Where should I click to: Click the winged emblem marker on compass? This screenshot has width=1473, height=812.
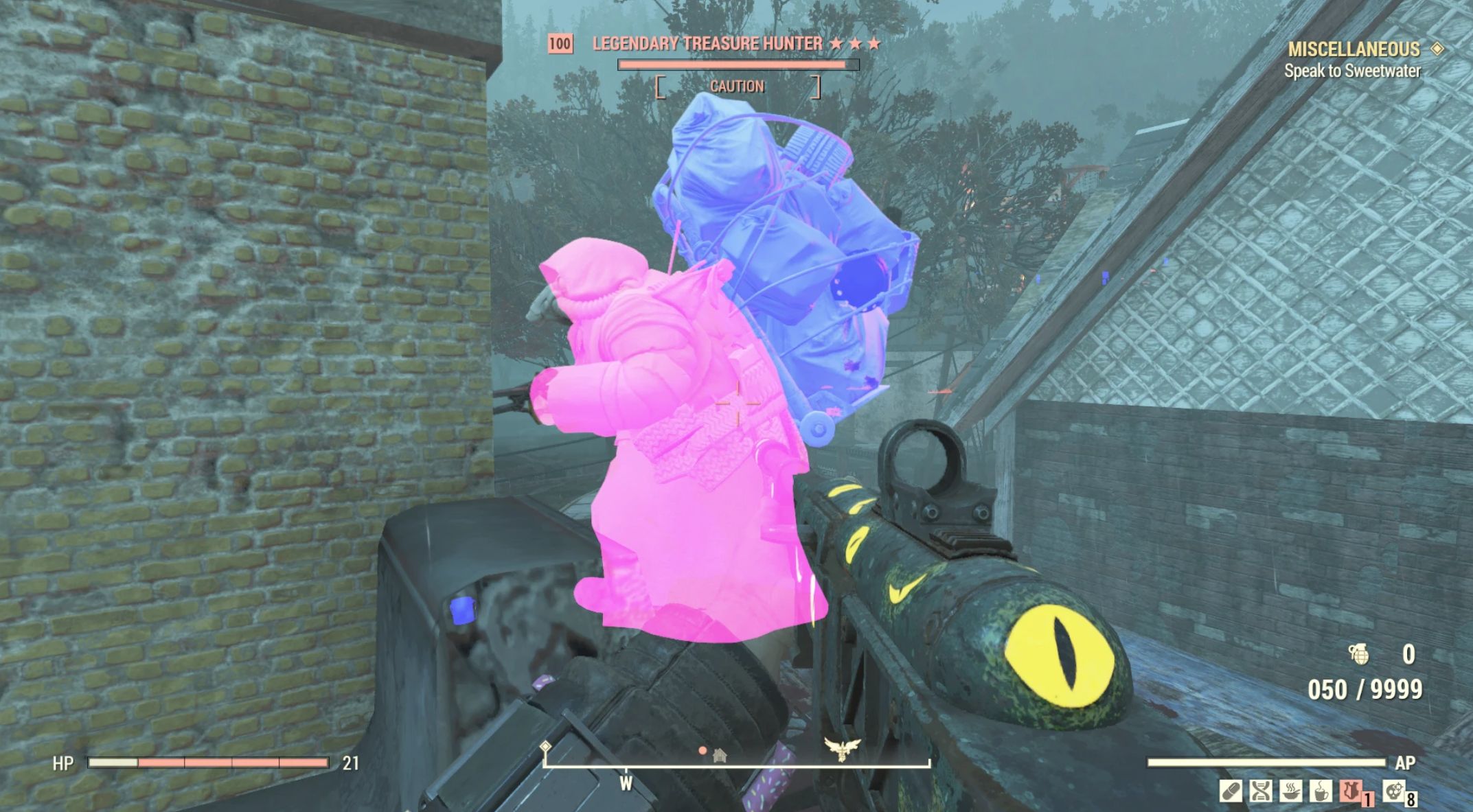(843, 749)
